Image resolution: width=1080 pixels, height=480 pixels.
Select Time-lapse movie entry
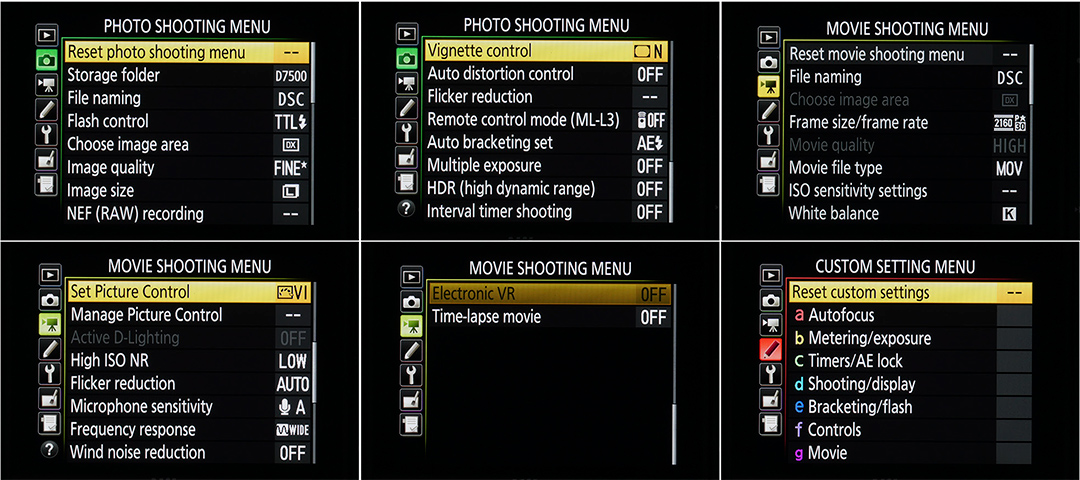pos(486,317)
